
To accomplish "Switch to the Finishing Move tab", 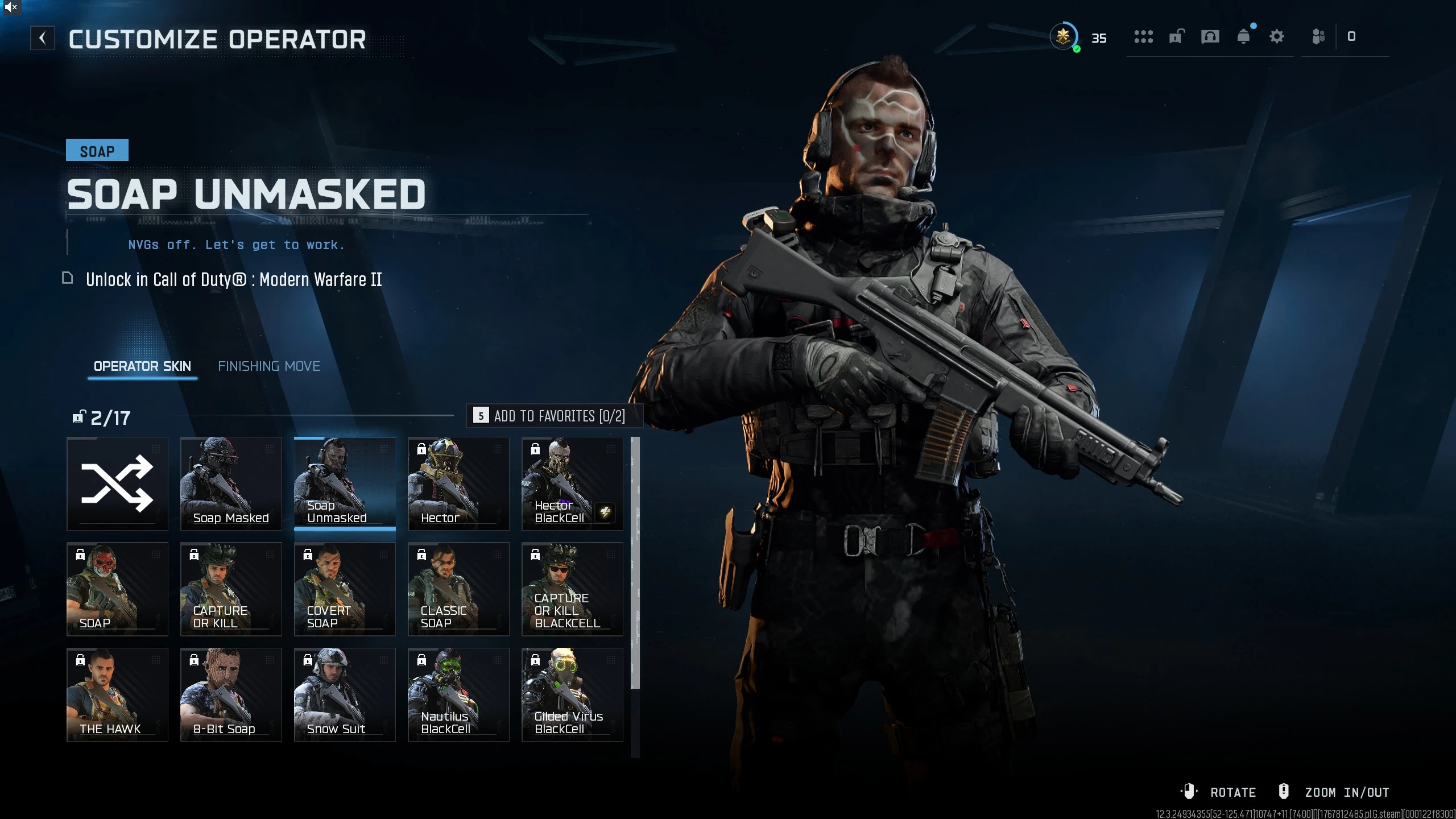I will (x=269, y=366).
